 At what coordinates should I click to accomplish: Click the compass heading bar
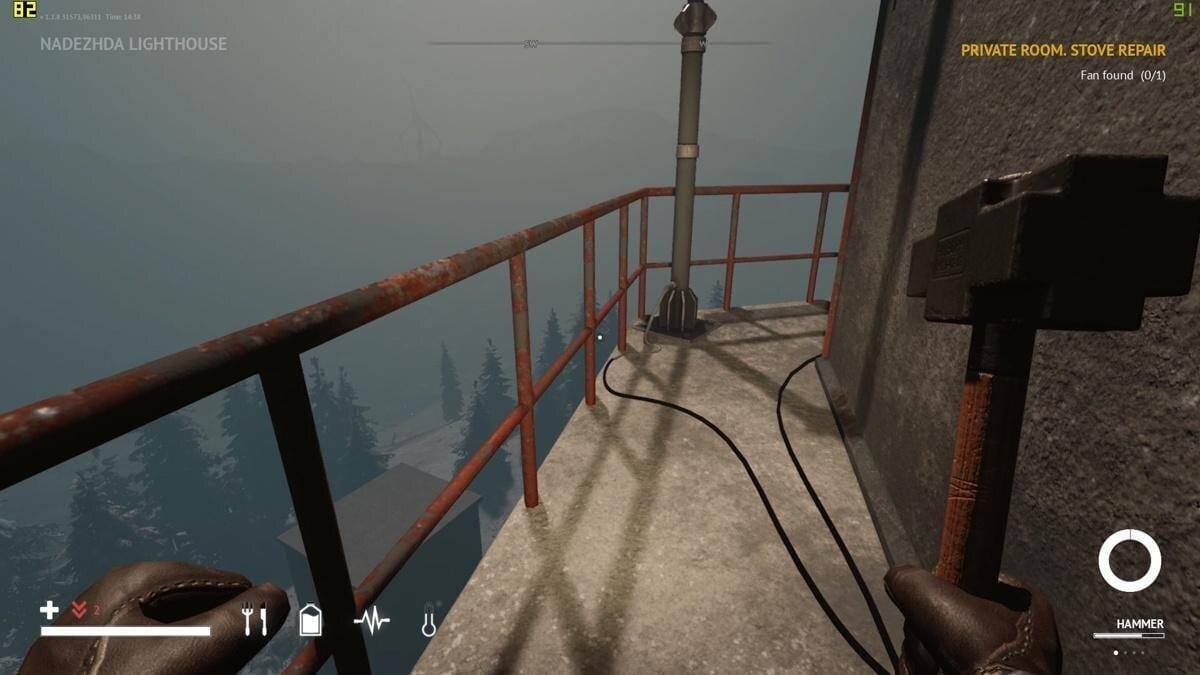[x=599, y=43]
